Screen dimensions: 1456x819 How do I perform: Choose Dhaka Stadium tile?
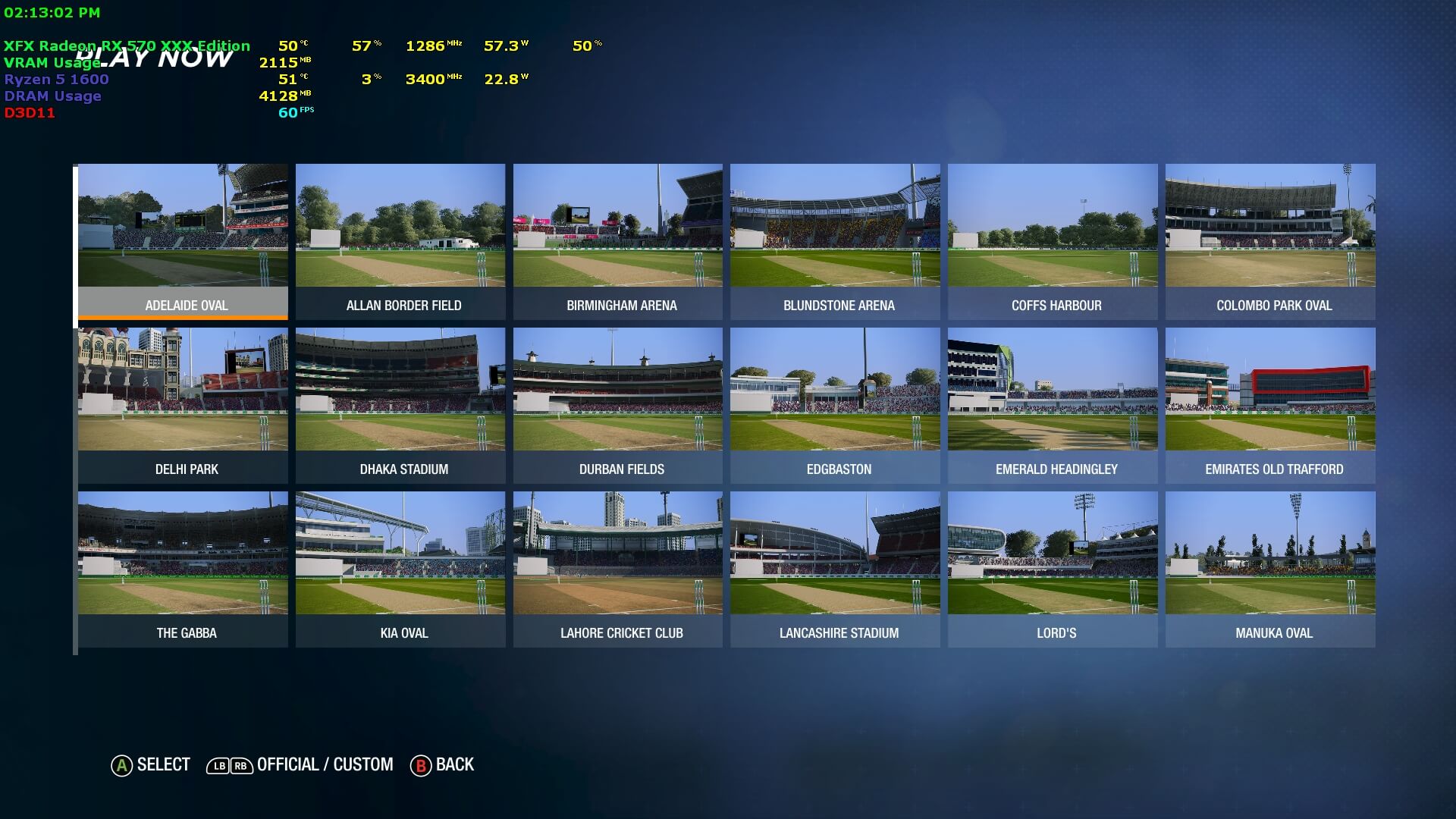[x=400, y=405]
